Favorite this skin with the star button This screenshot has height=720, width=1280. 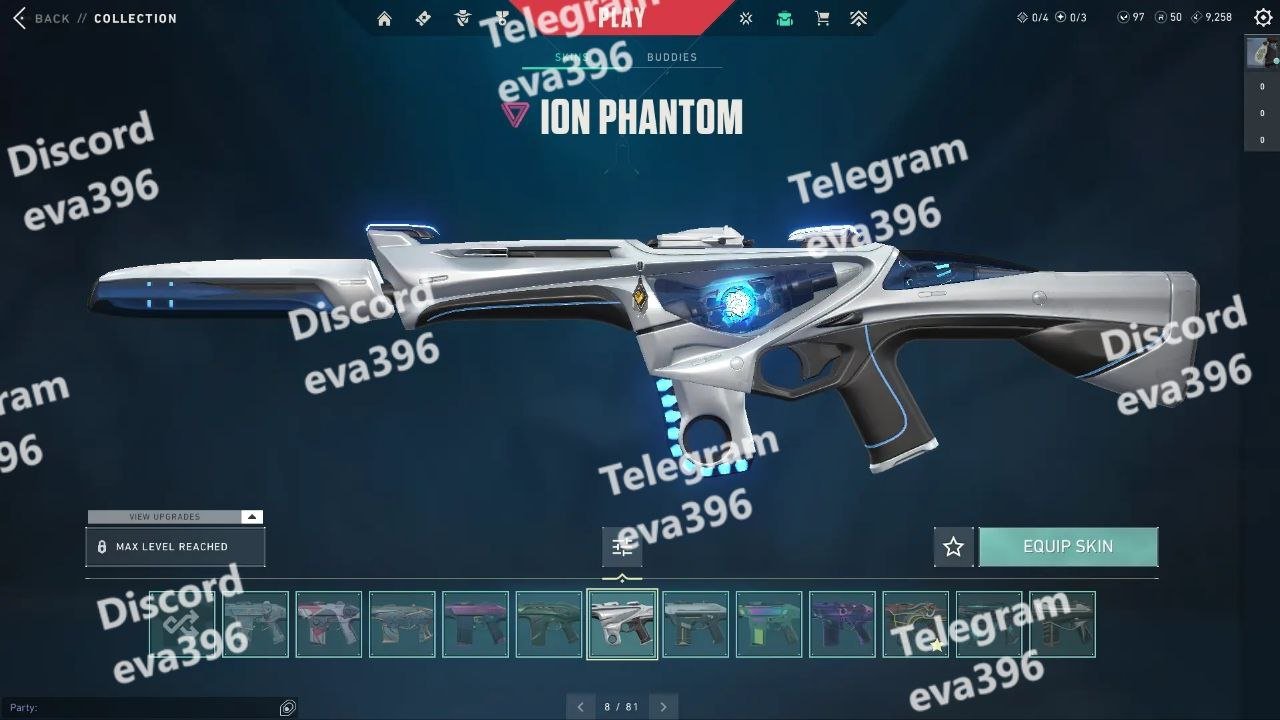(x=953, y=547)
